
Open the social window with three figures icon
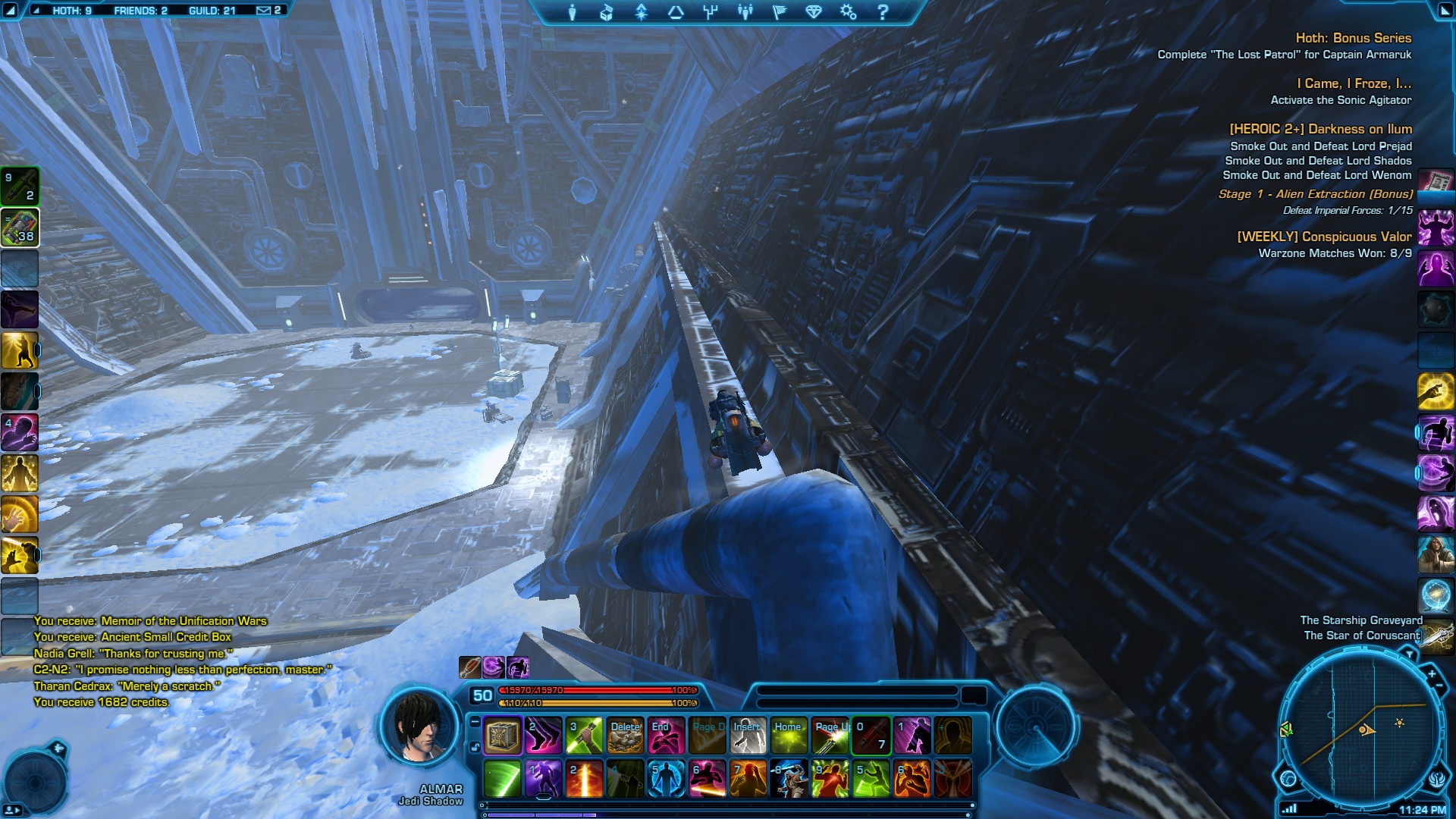745,12
